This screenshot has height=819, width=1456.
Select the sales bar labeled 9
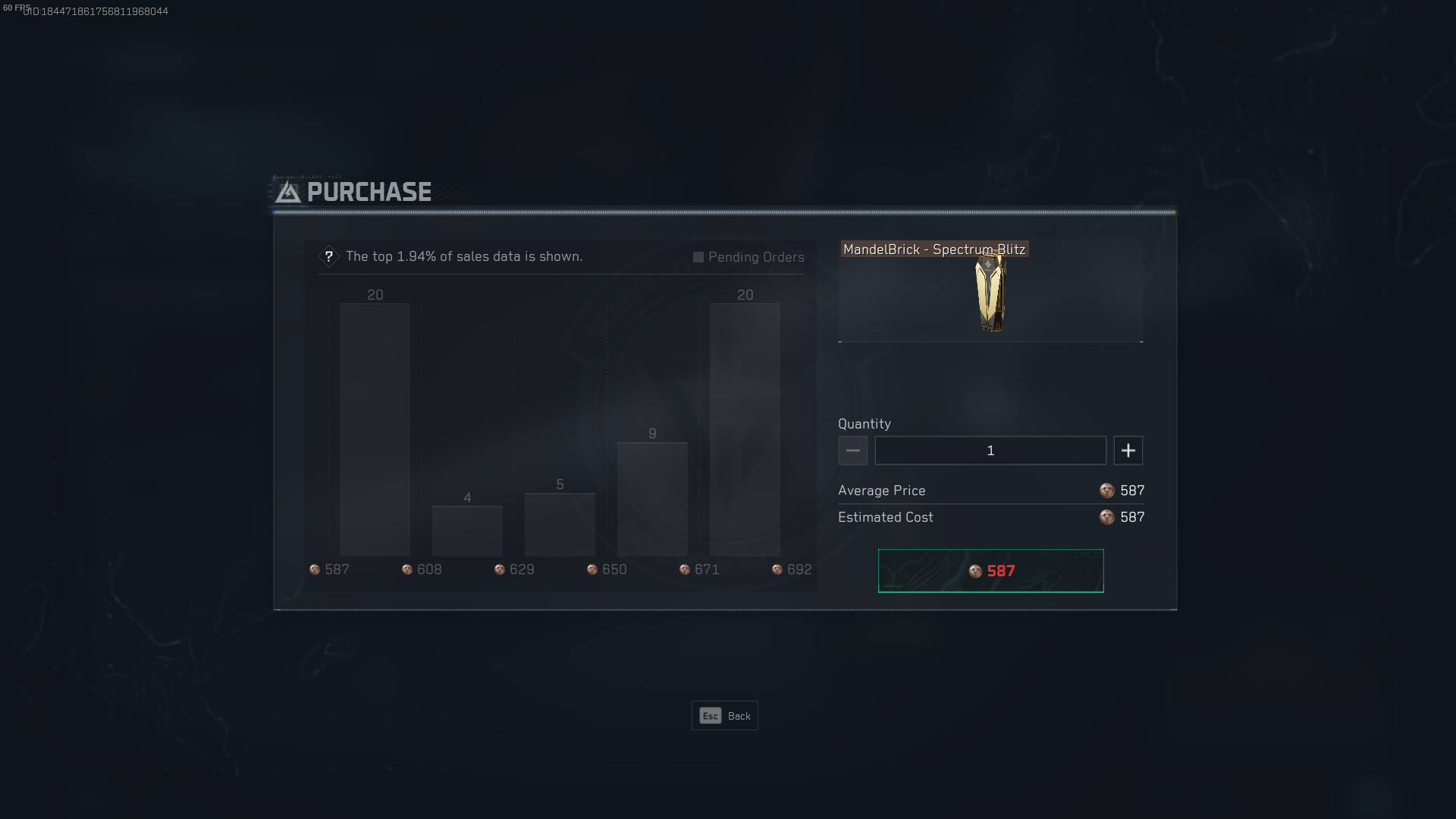[652, 499]
